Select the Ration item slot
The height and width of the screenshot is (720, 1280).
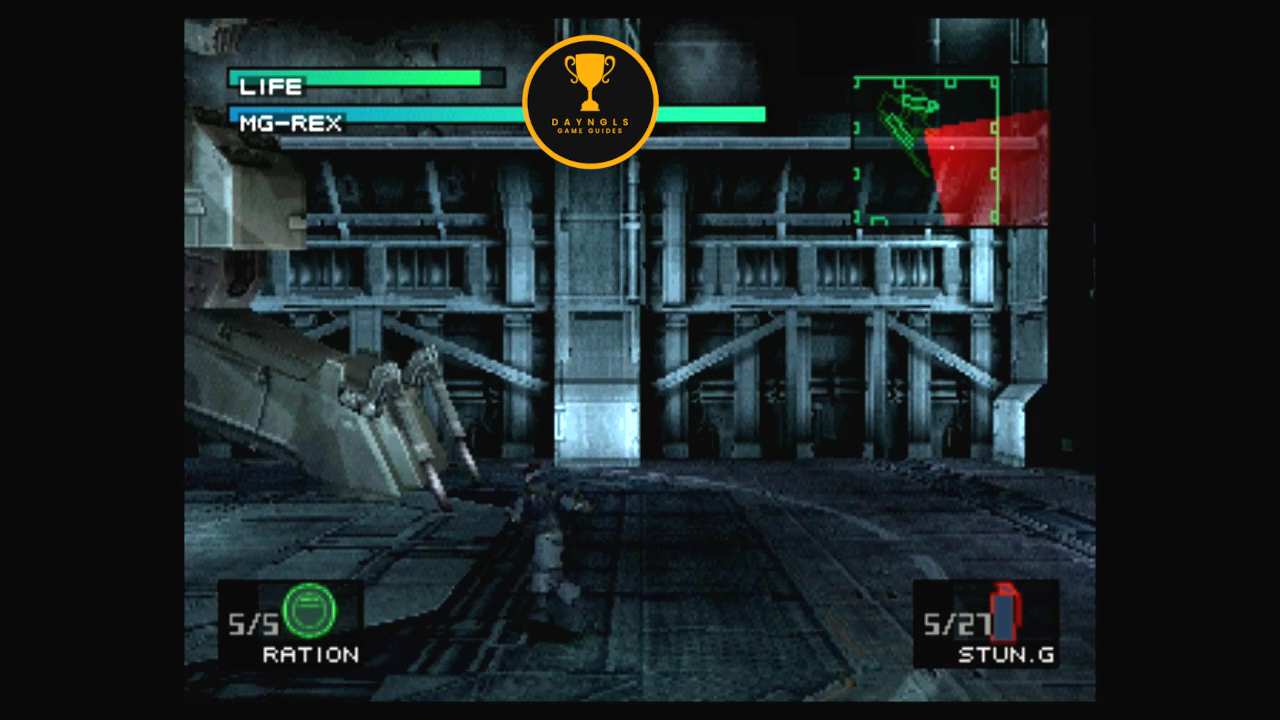coord(291,623)
